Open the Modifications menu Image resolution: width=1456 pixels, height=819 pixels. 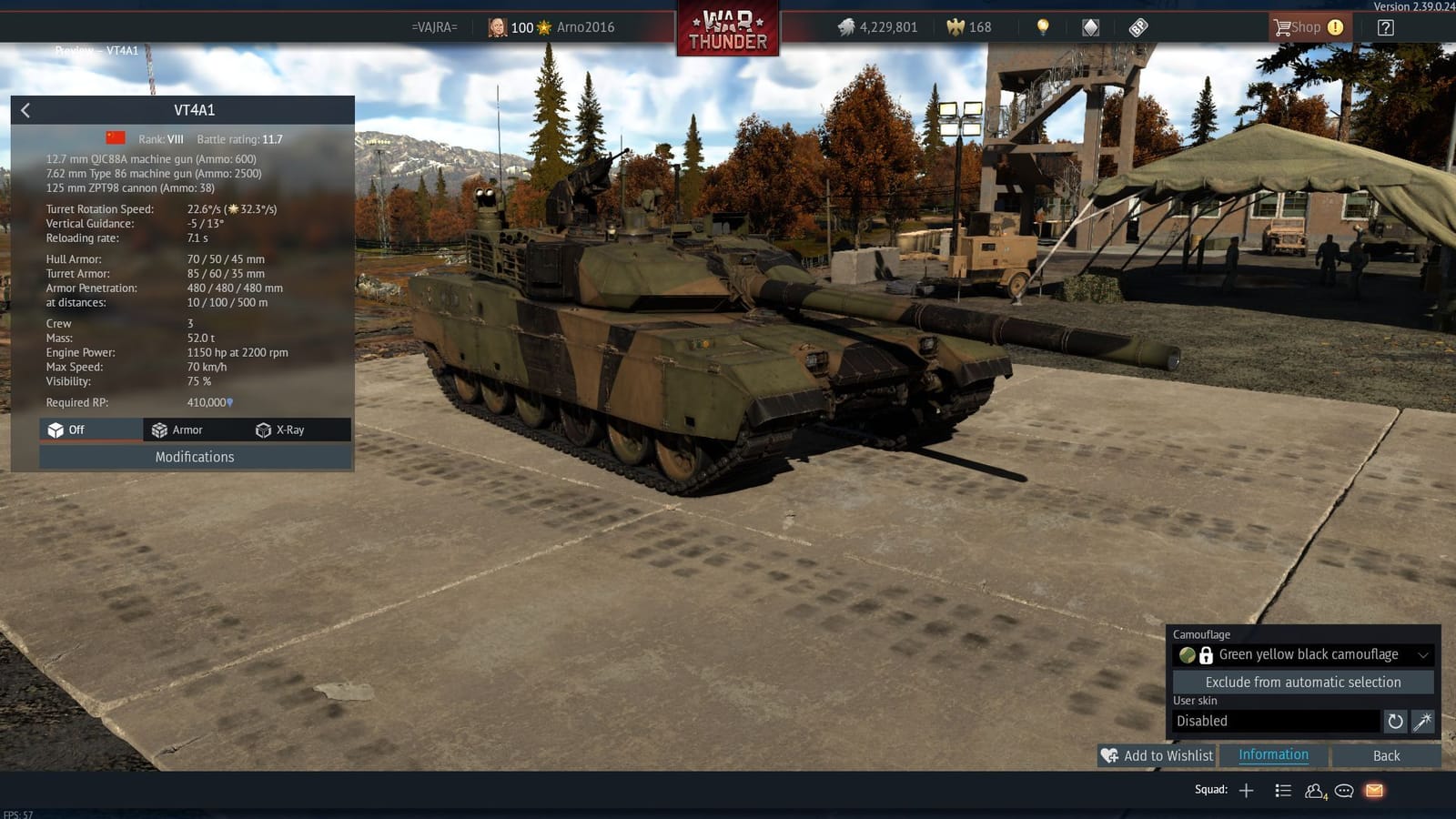pyautogui.click(x=194, y=457)
